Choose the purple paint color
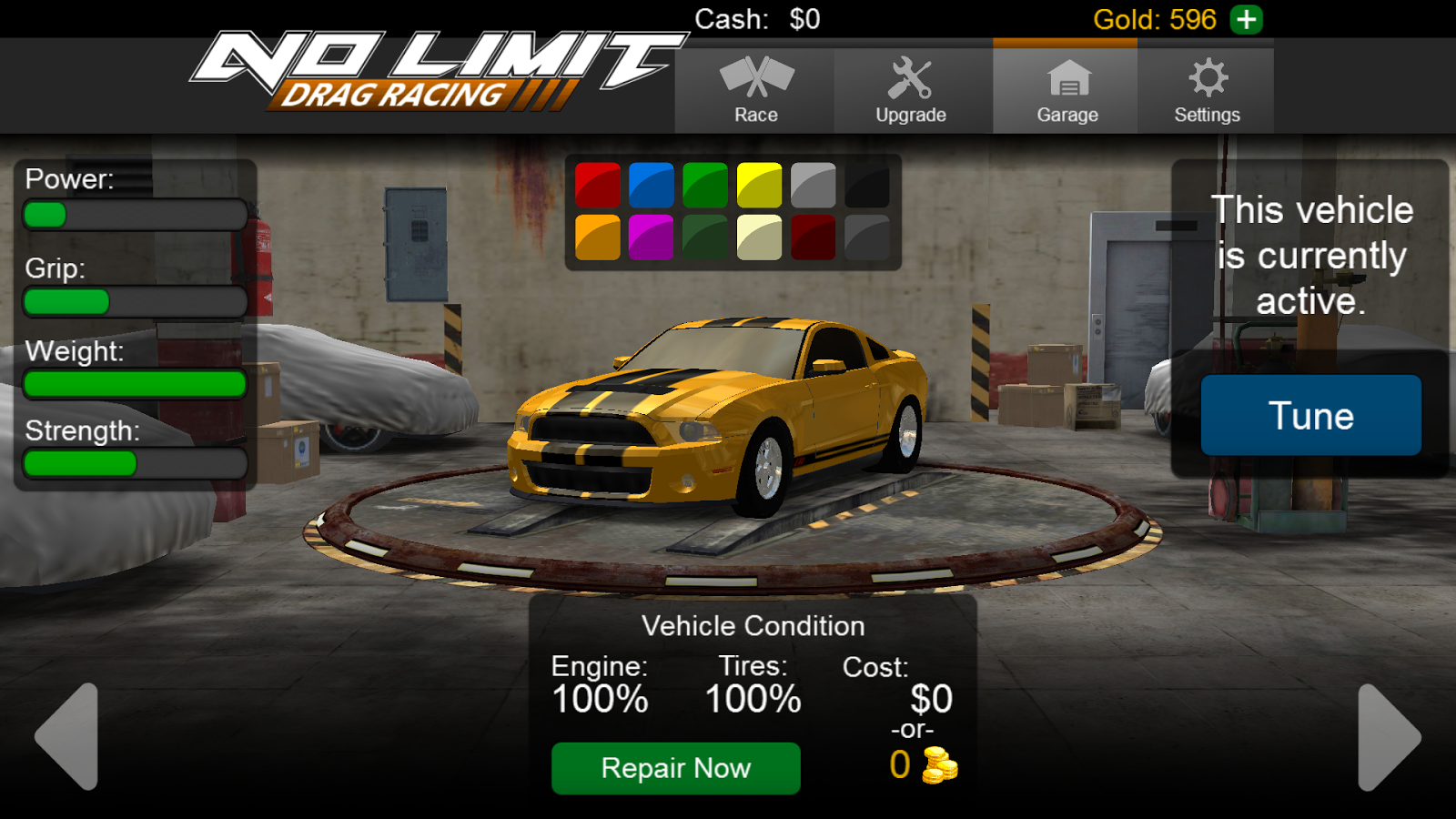The width and height of the screenshot is (1456, 819). 652,238
